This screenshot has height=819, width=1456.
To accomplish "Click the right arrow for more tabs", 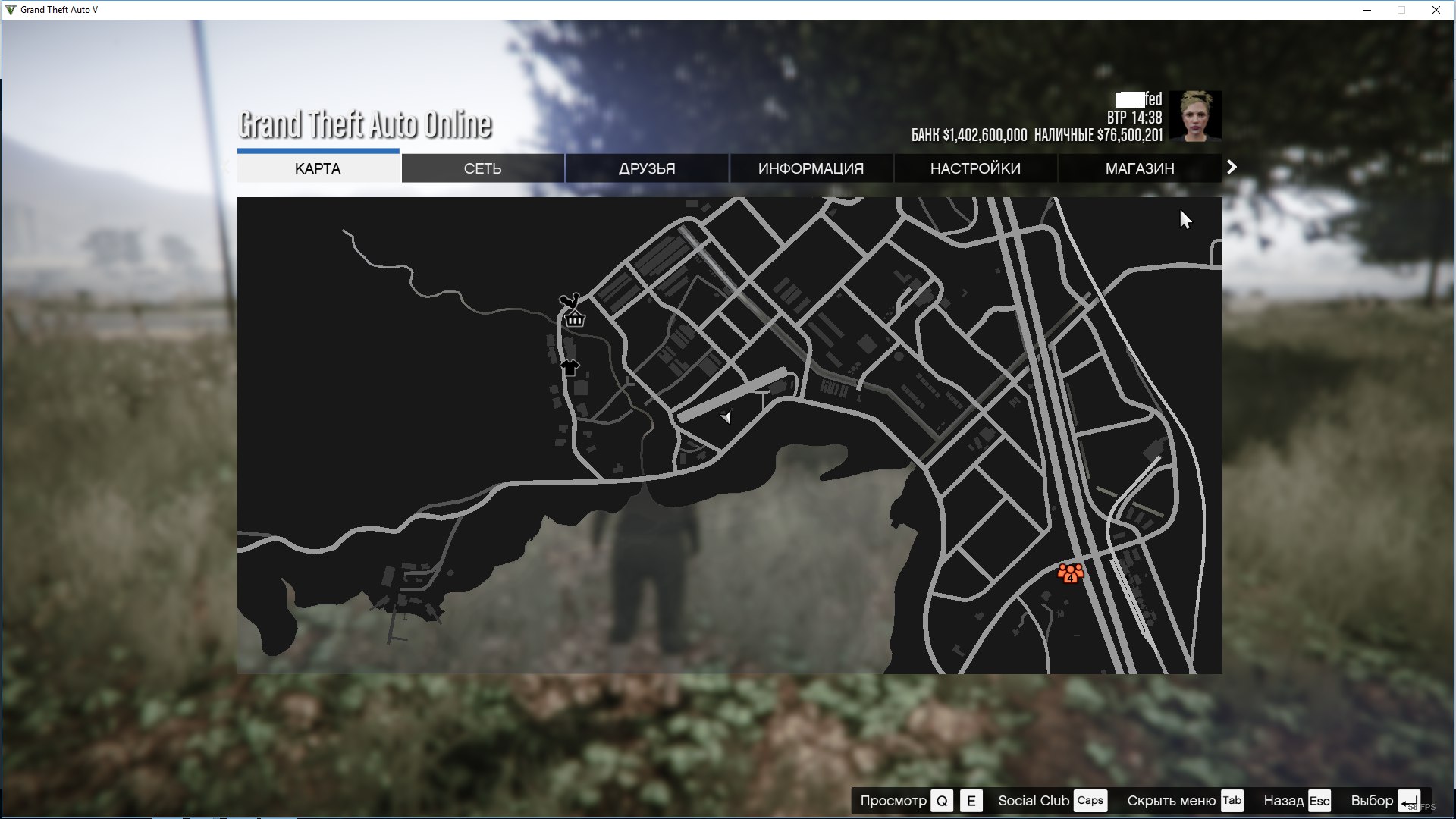I will (1232, 167).
